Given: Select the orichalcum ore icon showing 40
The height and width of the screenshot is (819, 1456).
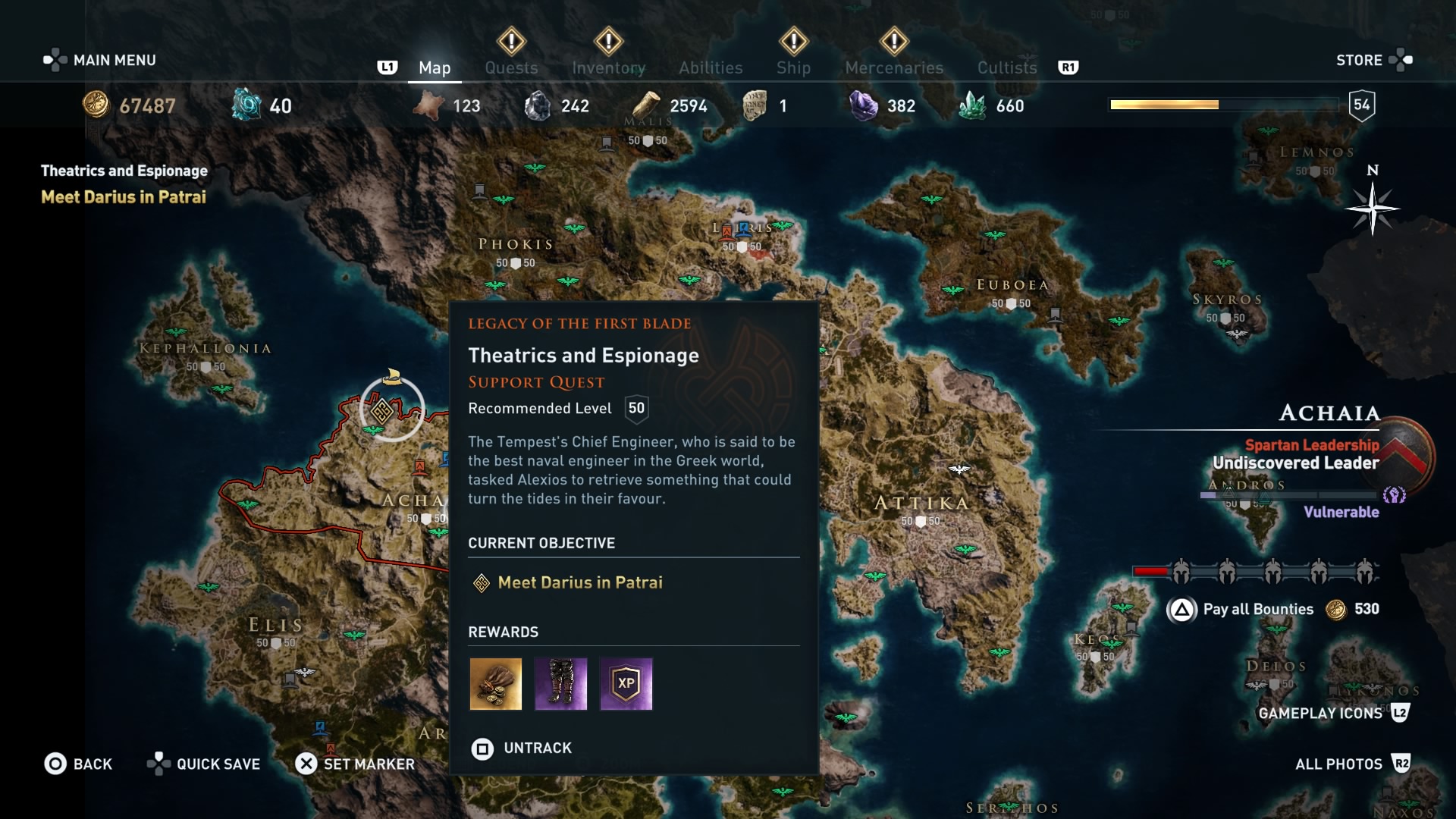Looking at the screenshot, I should coord(244,105).
